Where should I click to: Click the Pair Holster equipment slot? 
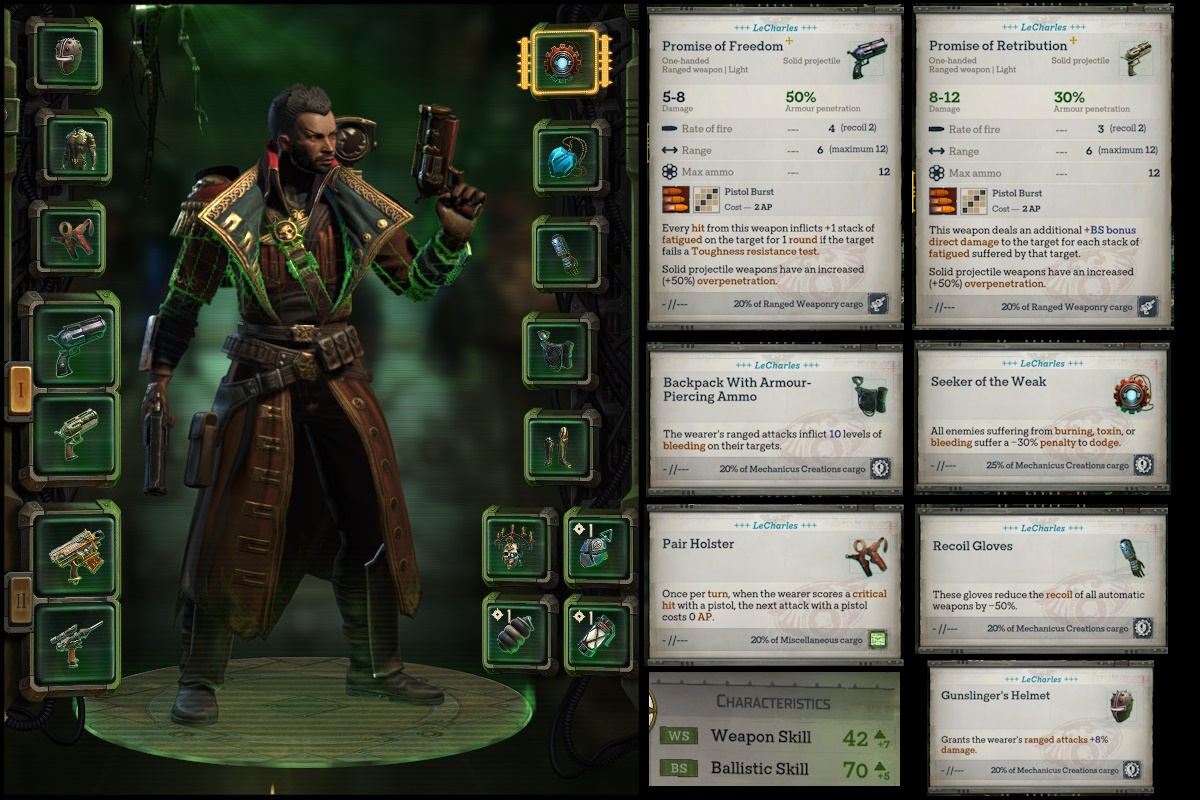[69, 237]
